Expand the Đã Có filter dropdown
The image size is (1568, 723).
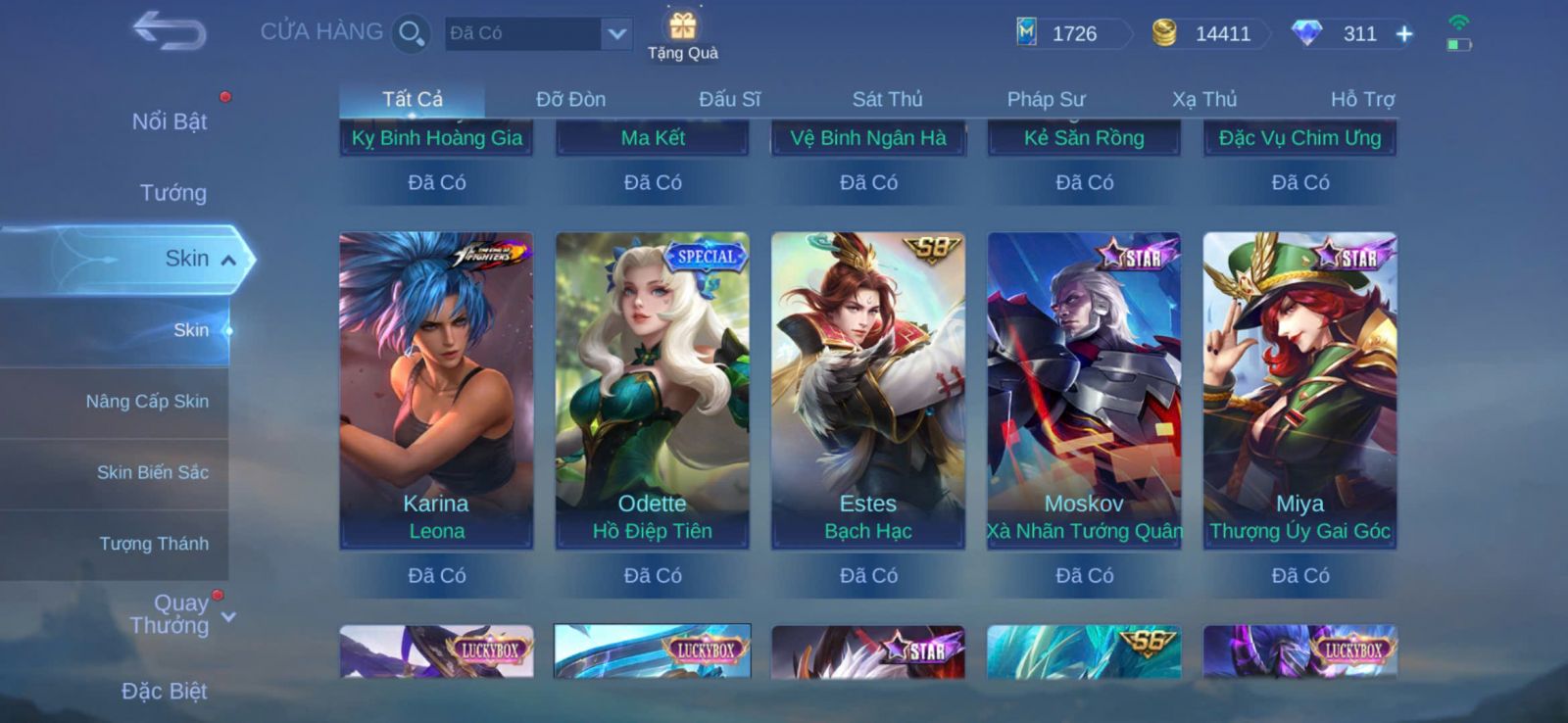(x=615, y=34)
